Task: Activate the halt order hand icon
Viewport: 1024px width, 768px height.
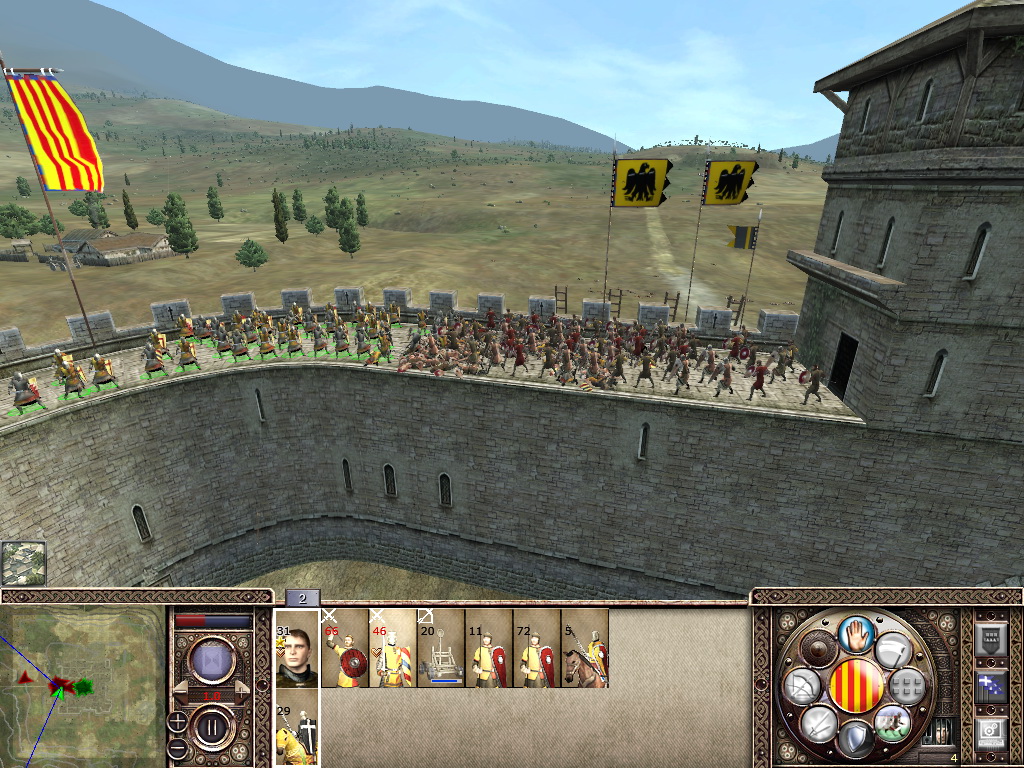Action: tap(856, 634)
